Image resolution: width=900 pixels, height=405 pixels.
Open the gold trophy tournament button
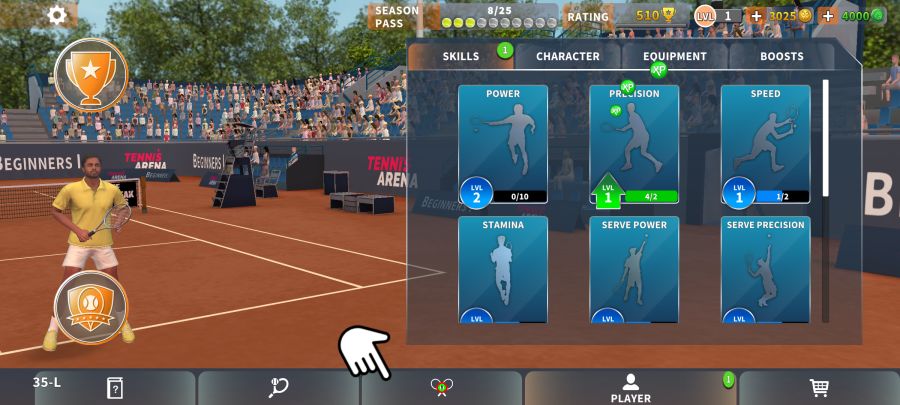[90, 74]
